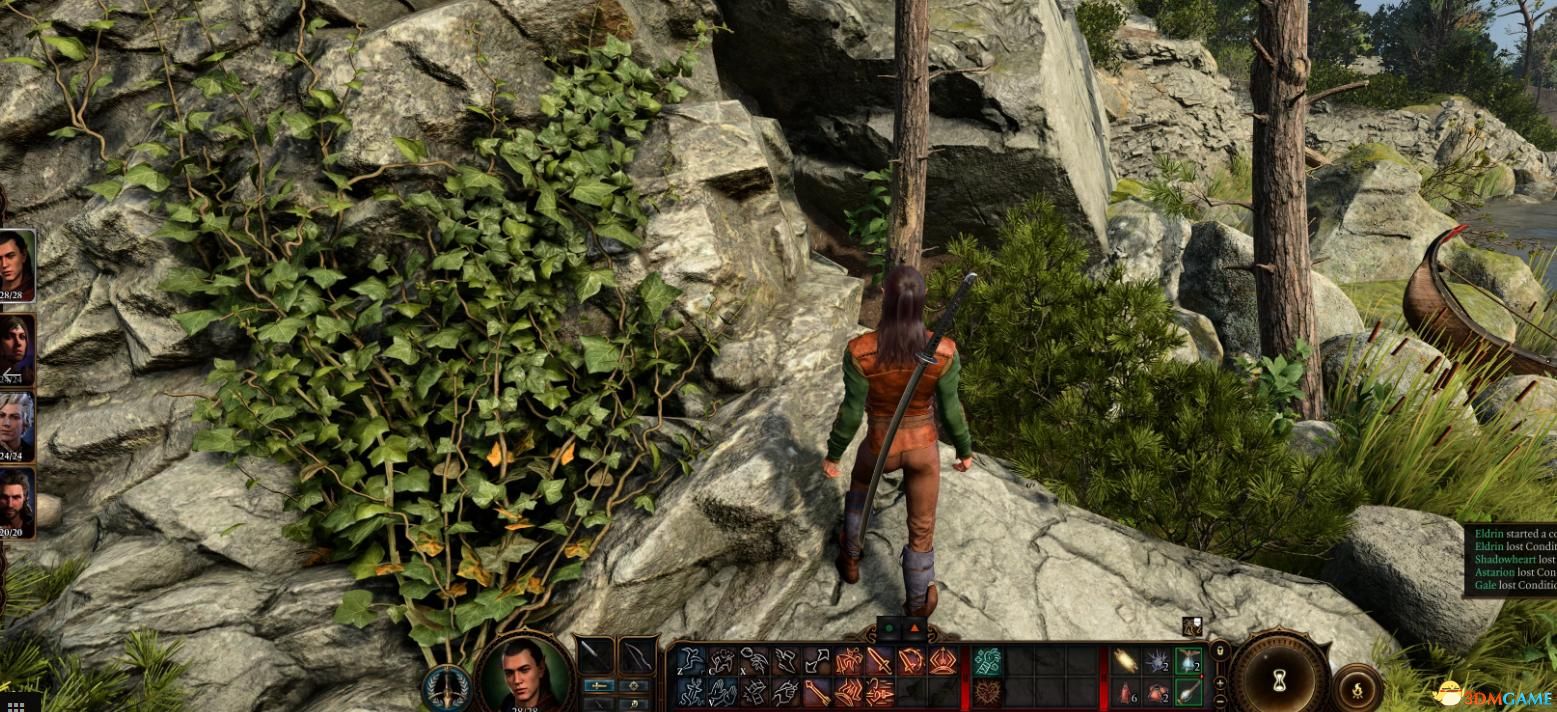
Task: Select the scroll item in the hotbar
Action: (1124, 660)
